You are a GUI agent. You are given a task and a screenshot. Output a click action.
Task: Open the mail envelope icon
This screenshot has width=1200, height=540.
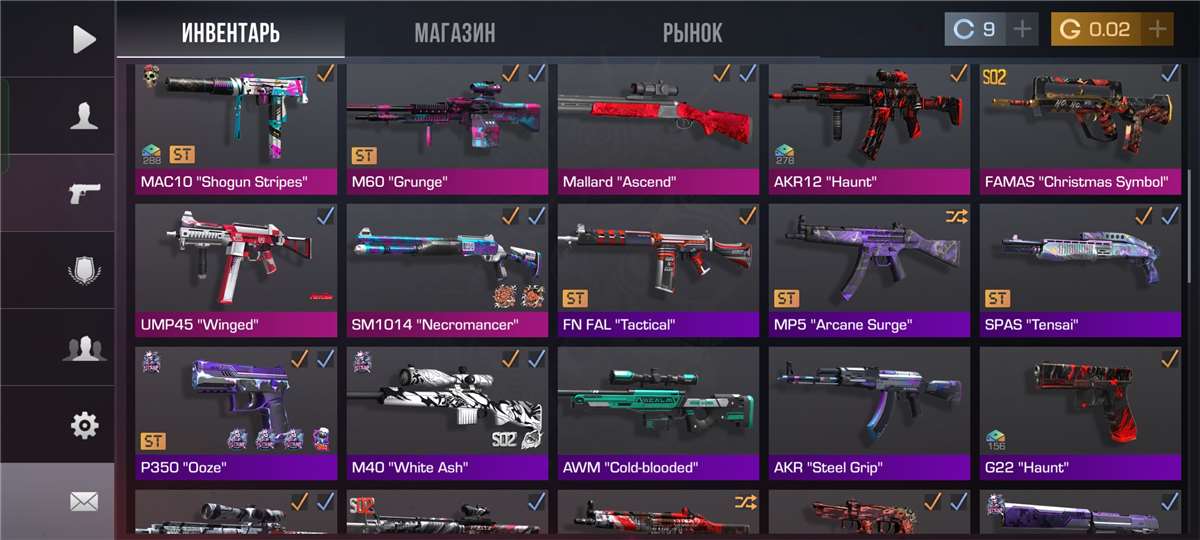click(x=84, y=501)
